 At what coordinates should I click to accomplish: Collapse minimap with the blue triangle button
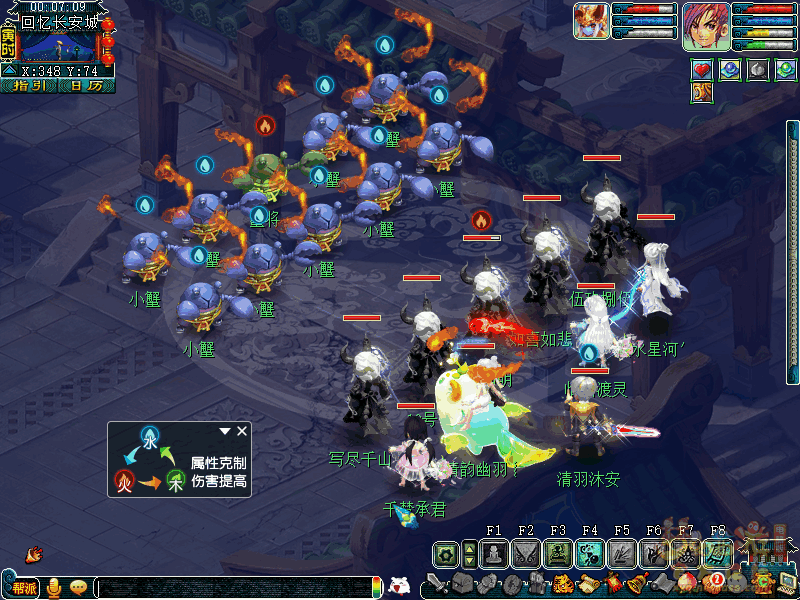8,71
